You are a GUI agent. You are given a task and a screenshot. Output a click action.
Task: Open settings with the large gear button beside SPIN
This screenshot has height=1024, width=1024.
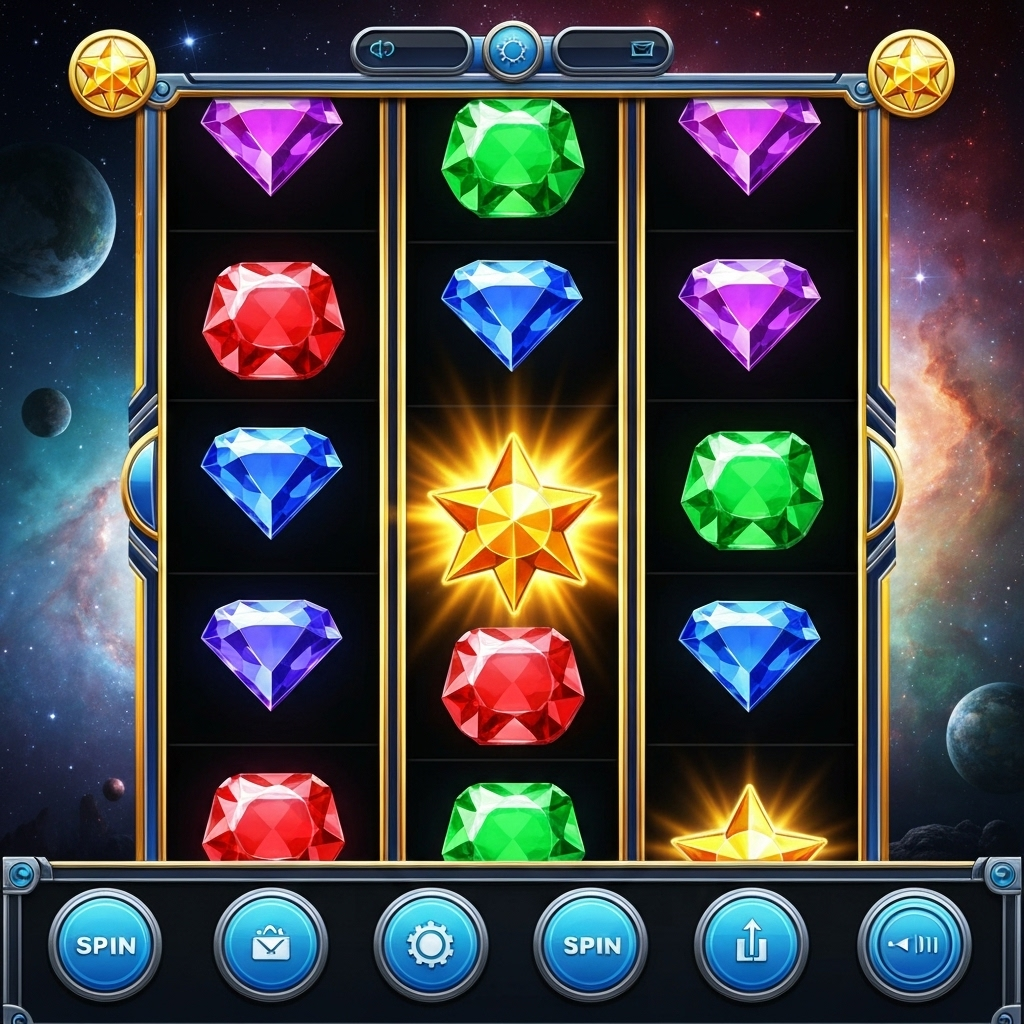click(x=431, y=944)
